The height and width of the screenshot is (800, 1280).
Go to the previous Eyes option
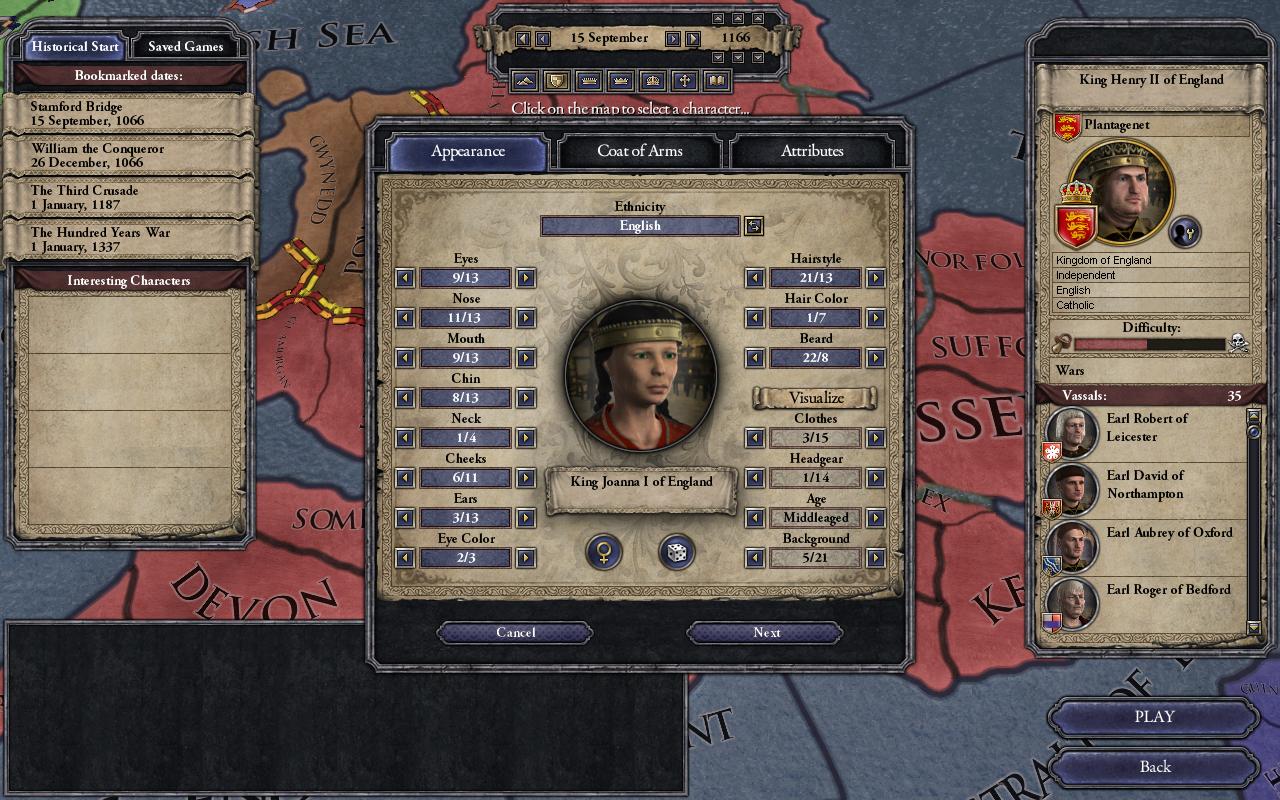405,278
